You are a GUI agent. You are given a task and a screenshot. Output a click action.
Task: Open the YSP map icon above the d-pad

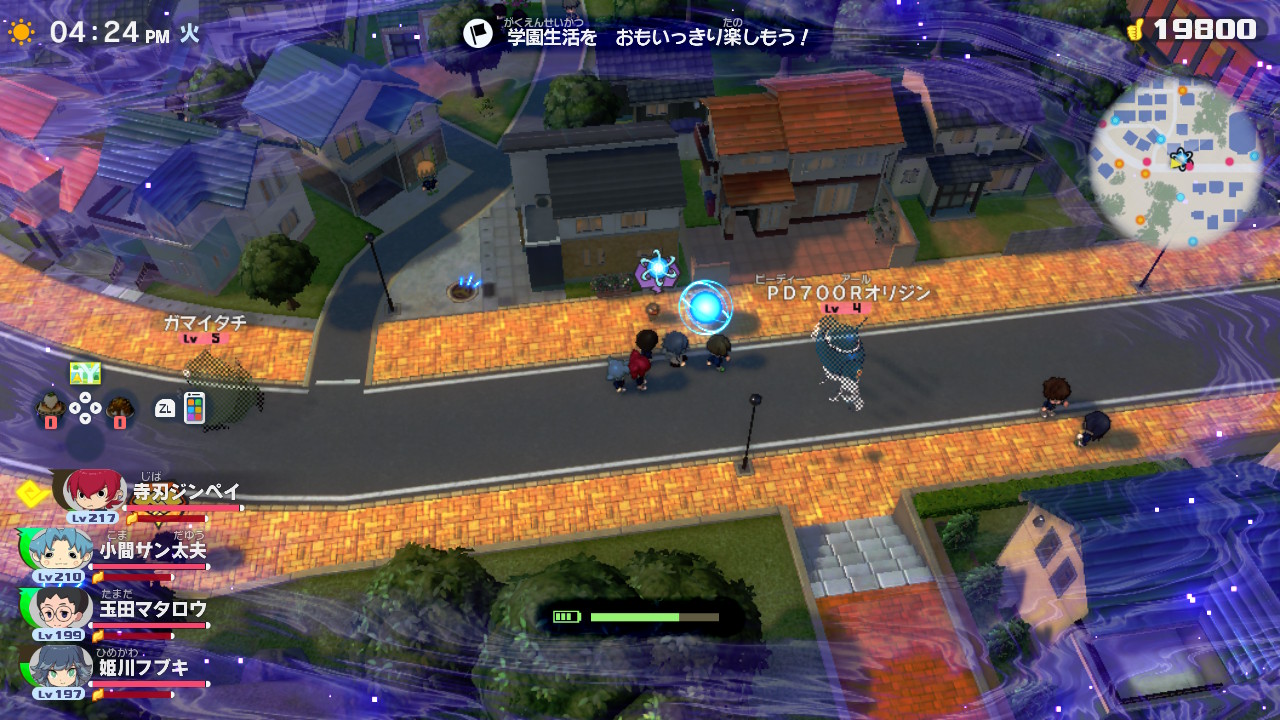(85, 373)
